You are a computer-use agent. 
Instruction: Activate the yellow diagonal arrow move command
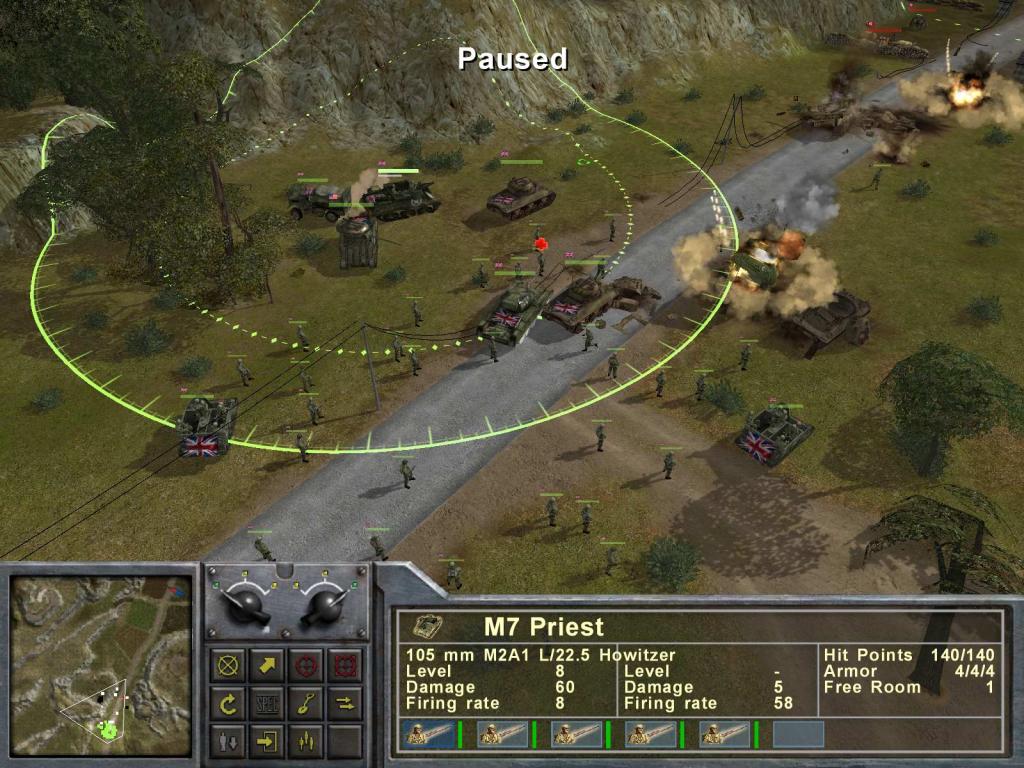[x=267, y=665]
